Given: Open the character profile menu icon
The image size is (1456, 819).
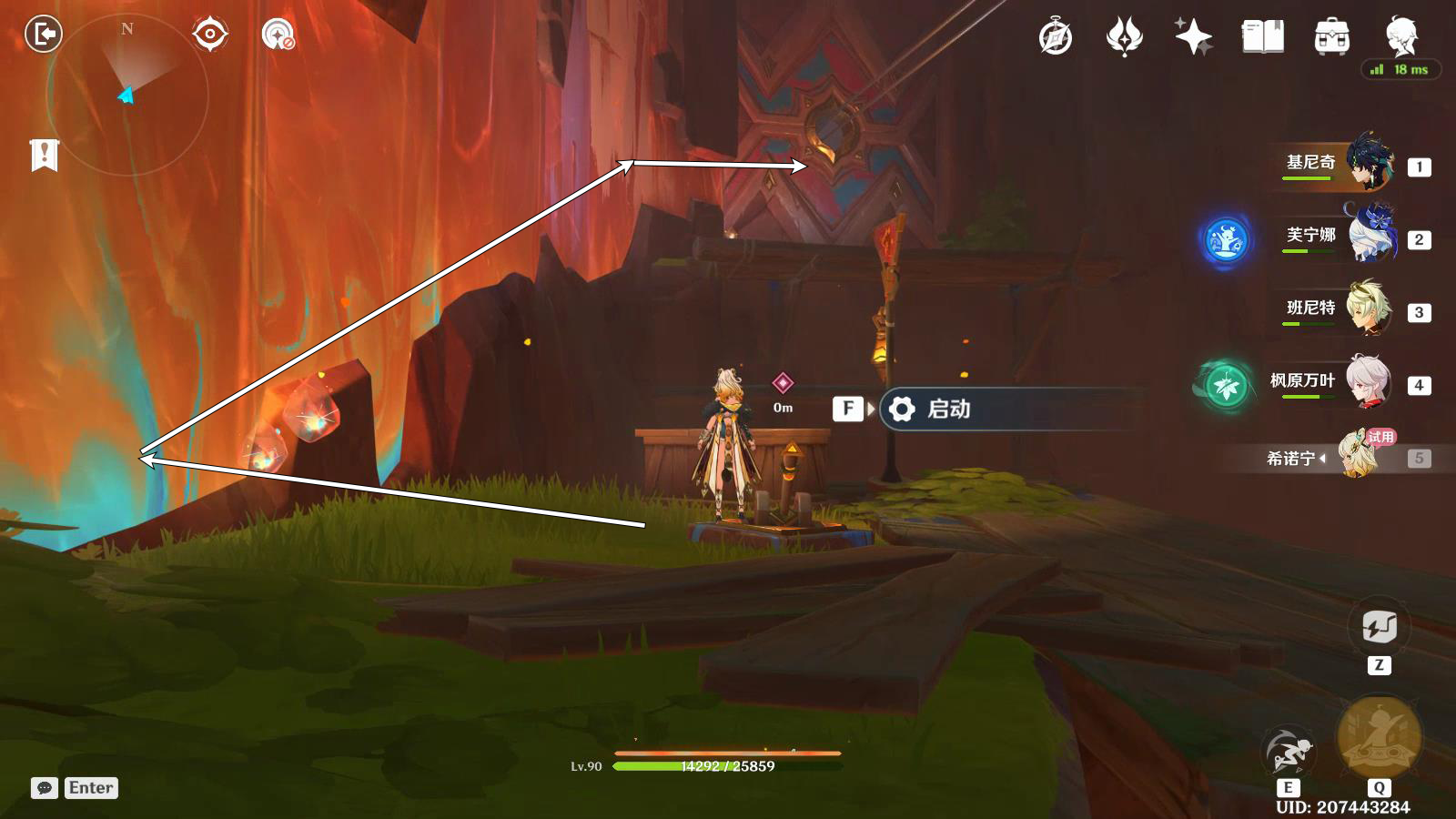Looking at the screenshot, I should tap(1400, 35).
